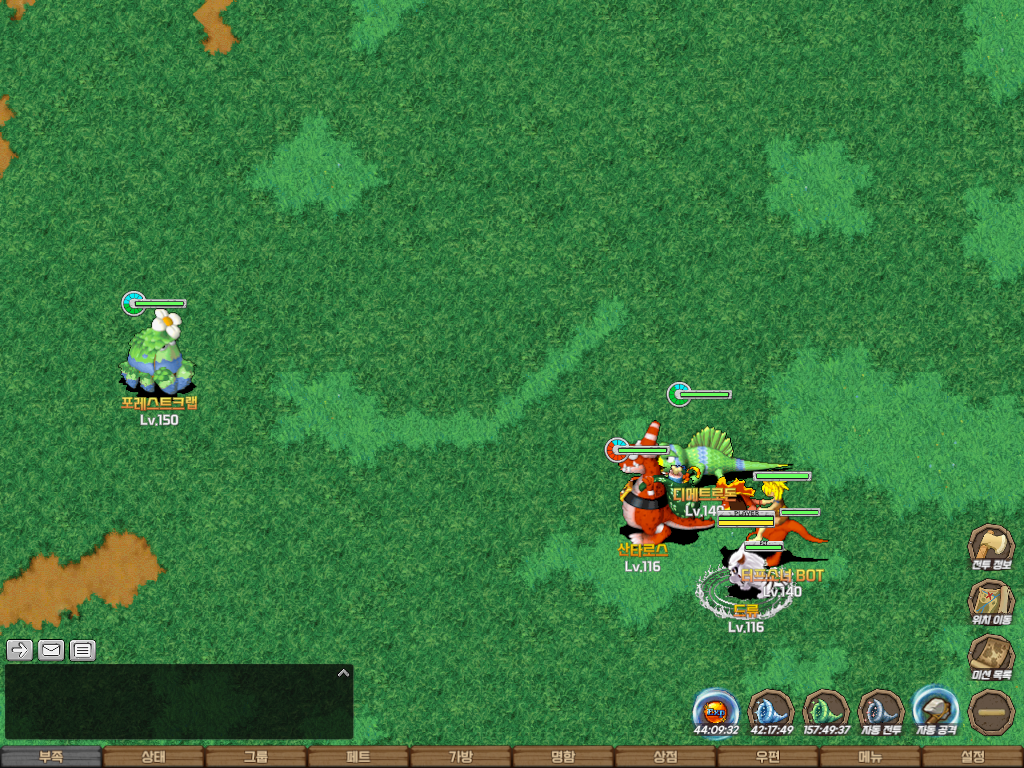Open 전투 정보 battle info axe icon
The width and height of the screenshot is (1024, 768).
[991, 547]
